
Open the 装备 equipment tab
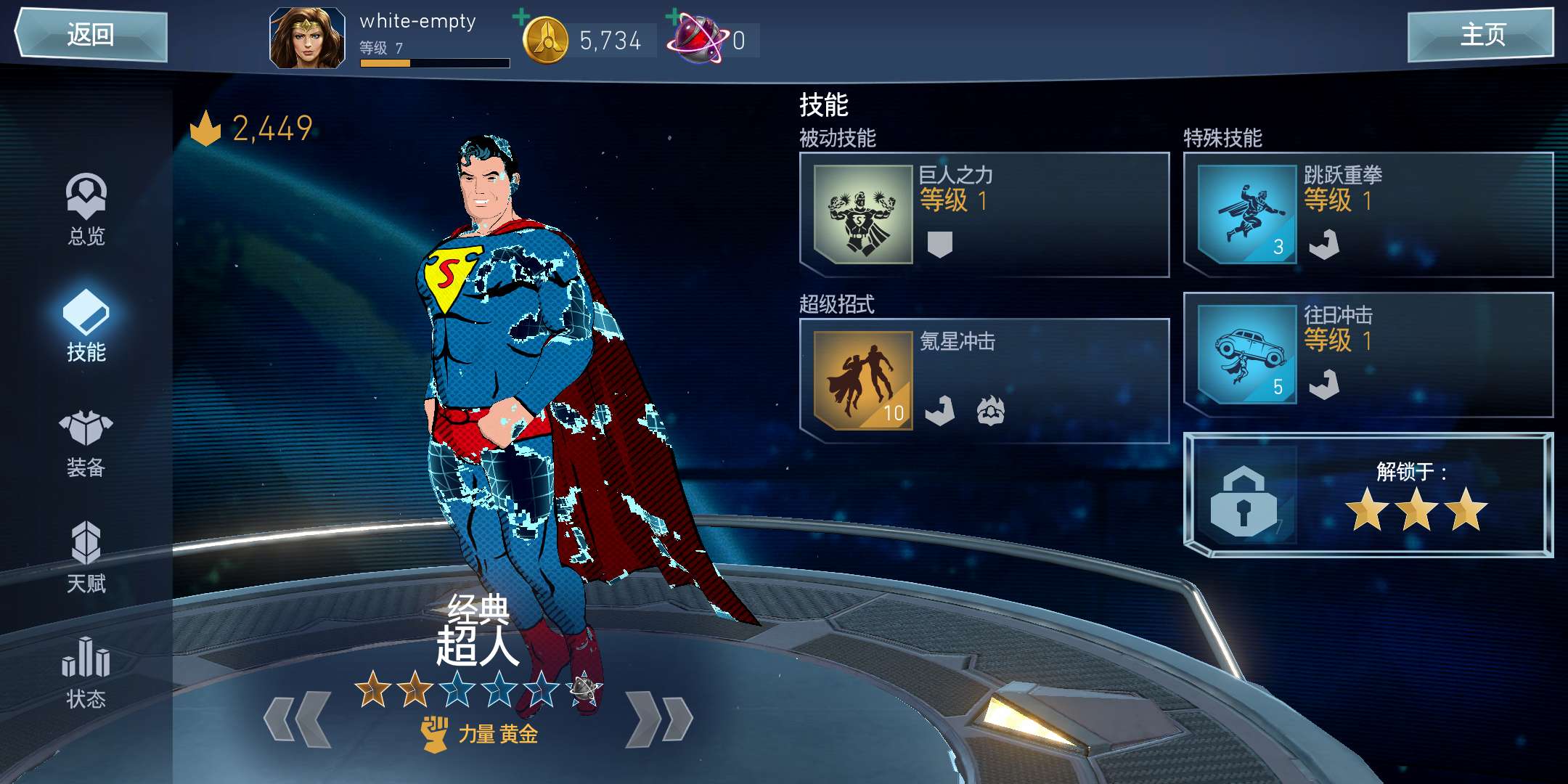(86, 441)
